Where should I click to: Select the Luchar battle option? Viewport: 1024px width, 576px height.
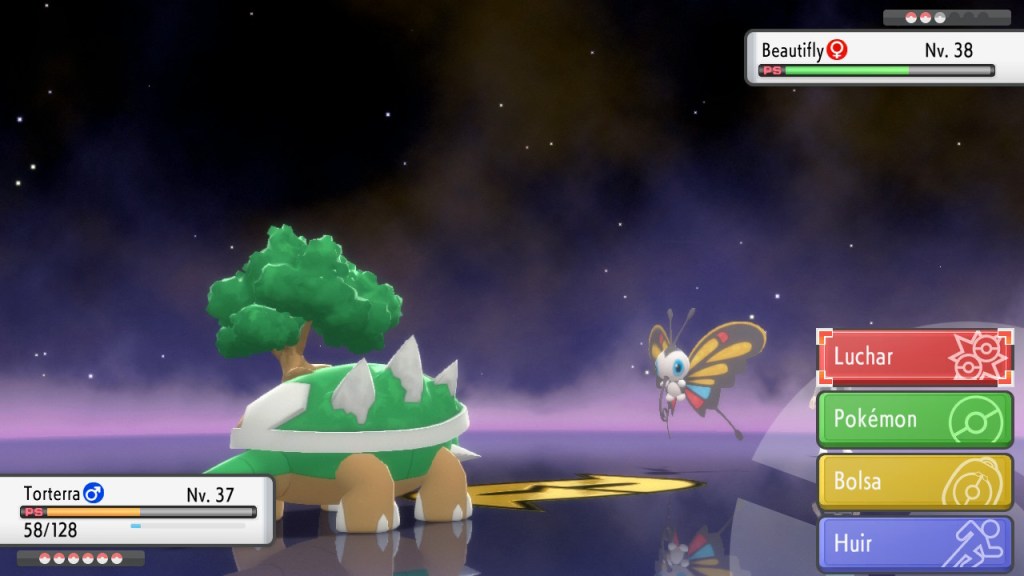[915, 357]
